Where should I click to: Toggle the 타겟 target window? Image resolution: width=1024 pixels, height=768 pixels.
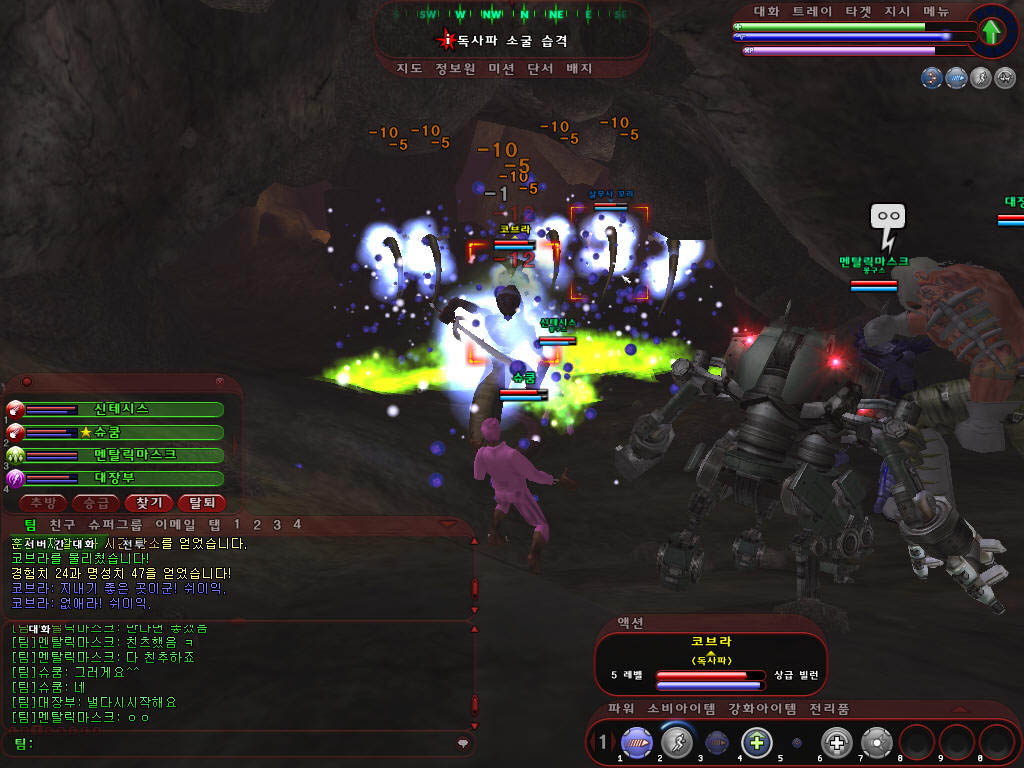coord(857,11)
